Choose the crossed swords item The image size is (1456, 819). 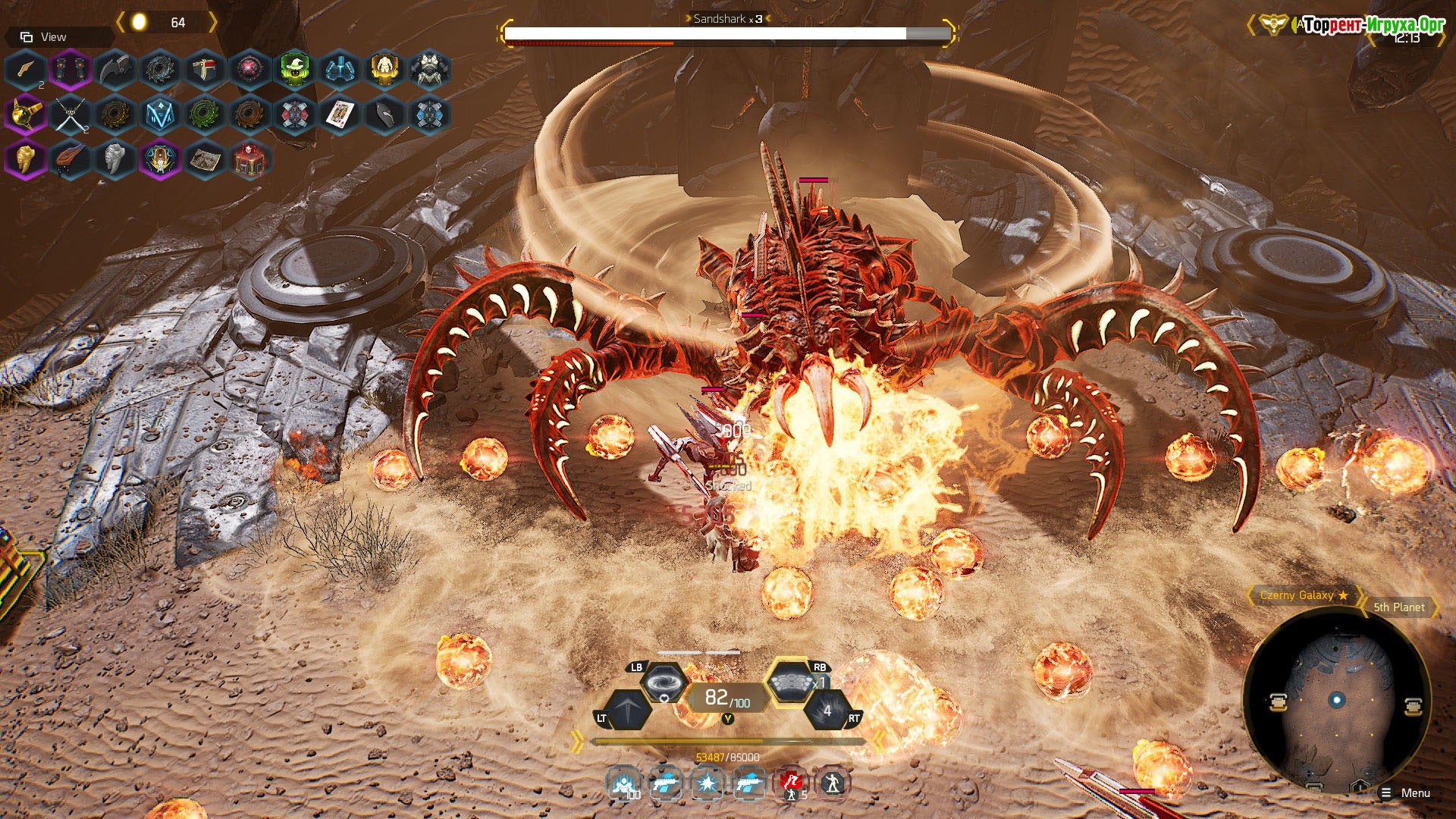click(69, 115)
